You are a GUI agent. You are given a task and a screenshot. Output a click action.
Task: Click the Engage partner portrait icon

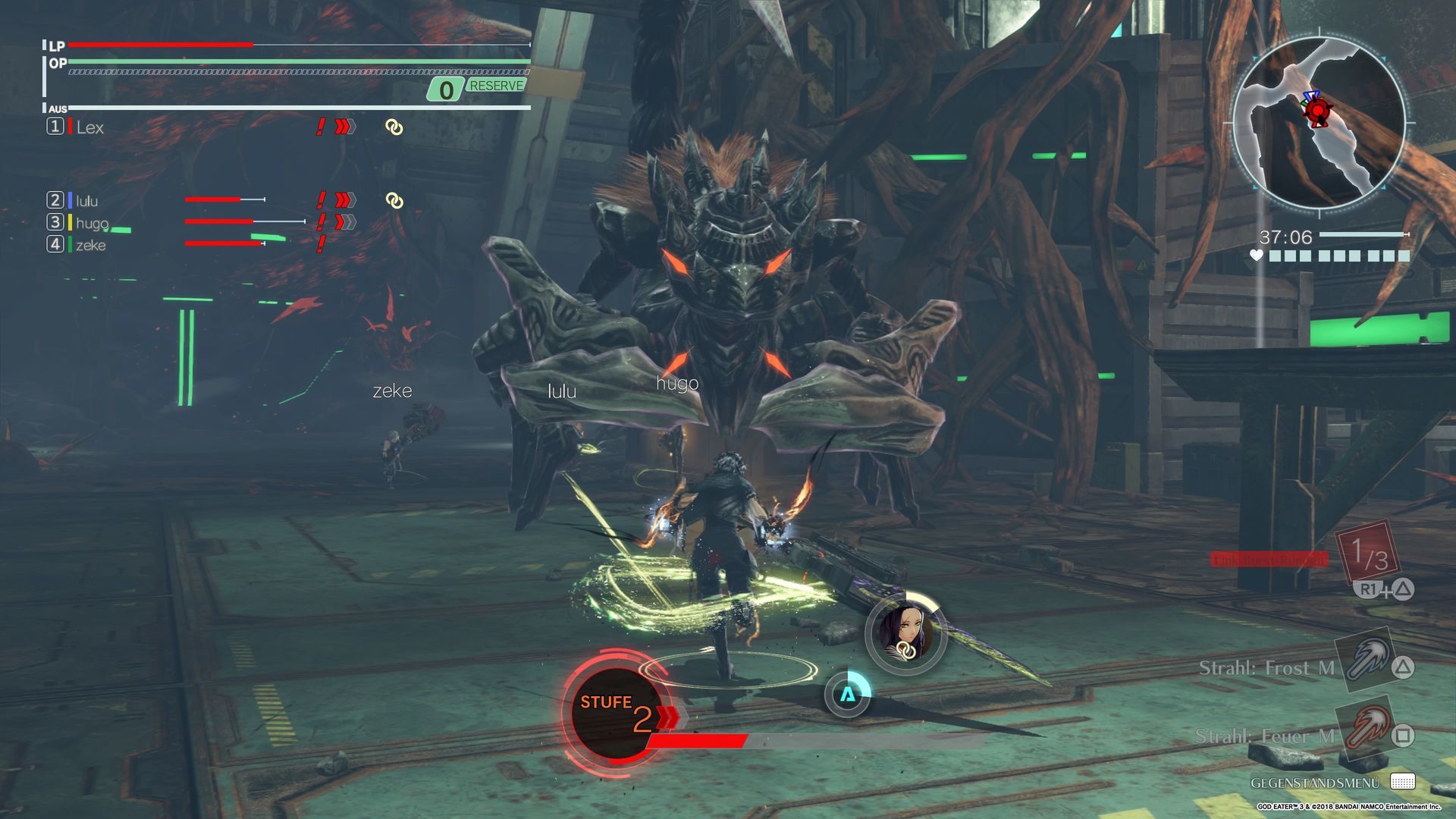tap(905, 631)
